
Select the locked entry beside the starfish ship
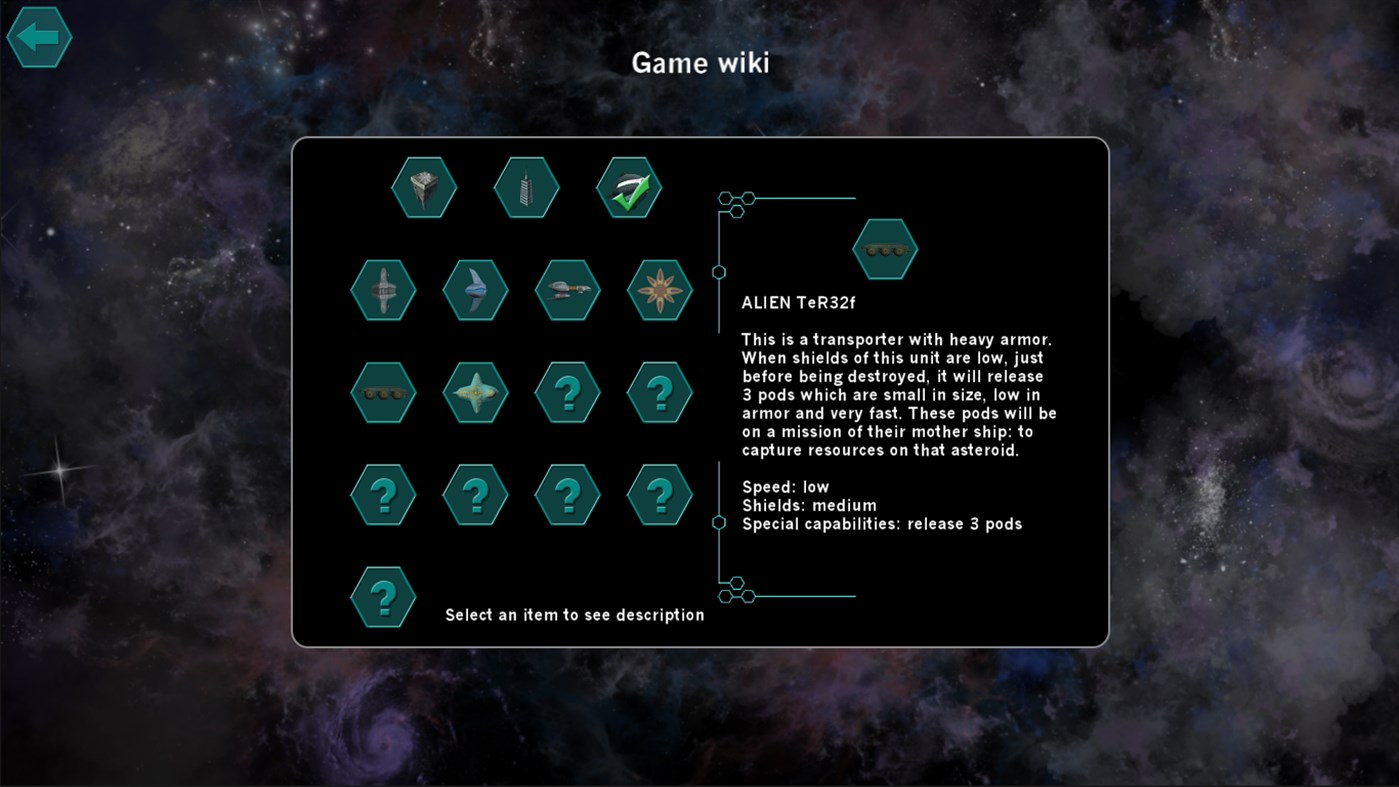(567, 392)
